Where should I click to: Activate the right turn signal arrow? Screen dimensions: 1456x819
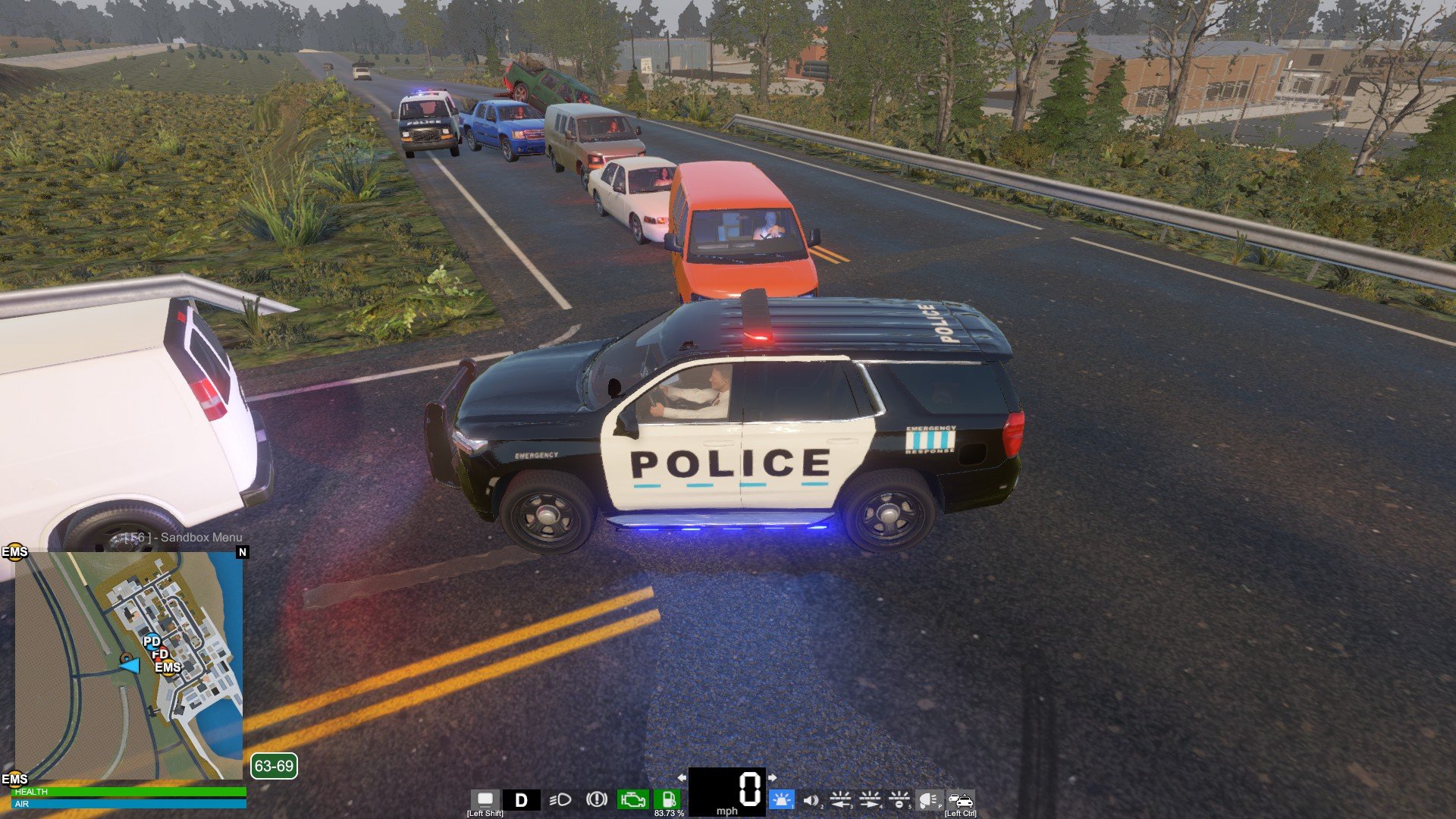772,777
